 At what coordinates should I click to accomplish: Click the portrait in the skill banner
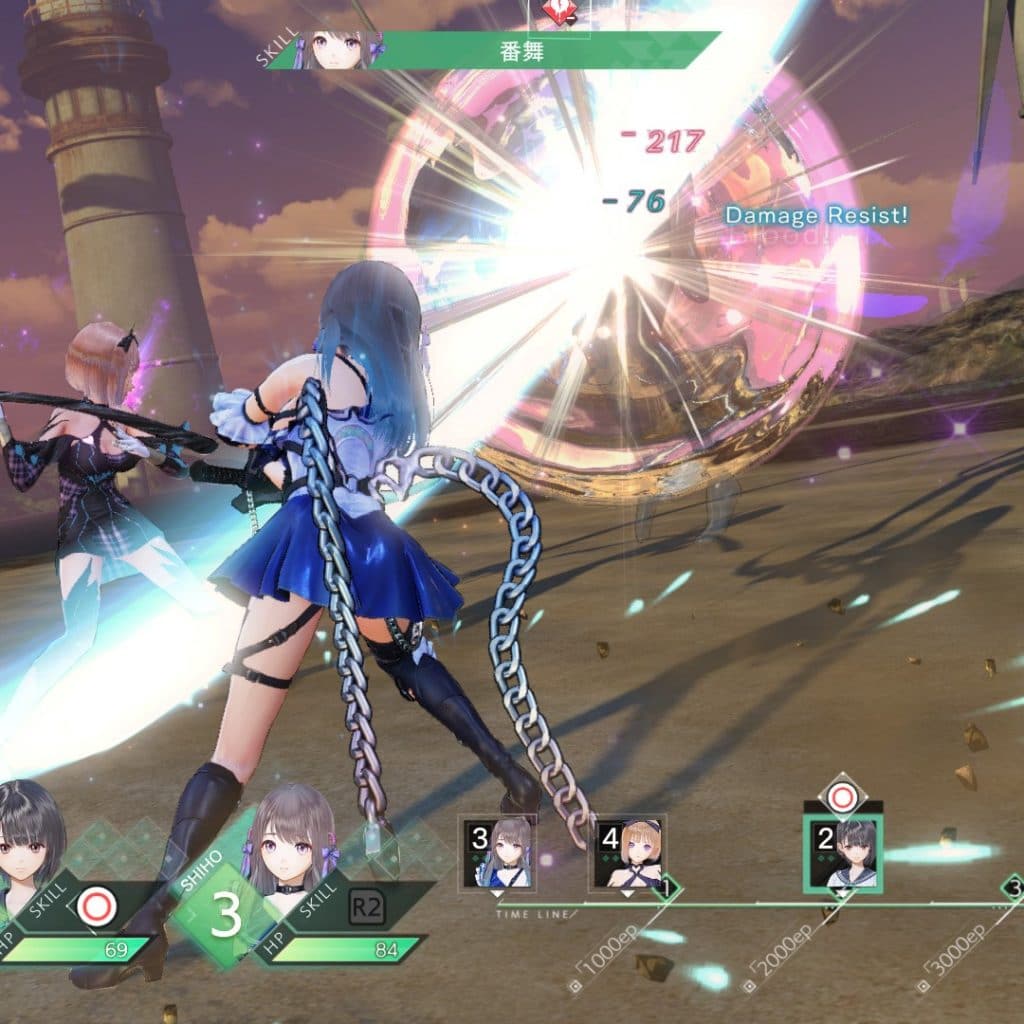342,49
